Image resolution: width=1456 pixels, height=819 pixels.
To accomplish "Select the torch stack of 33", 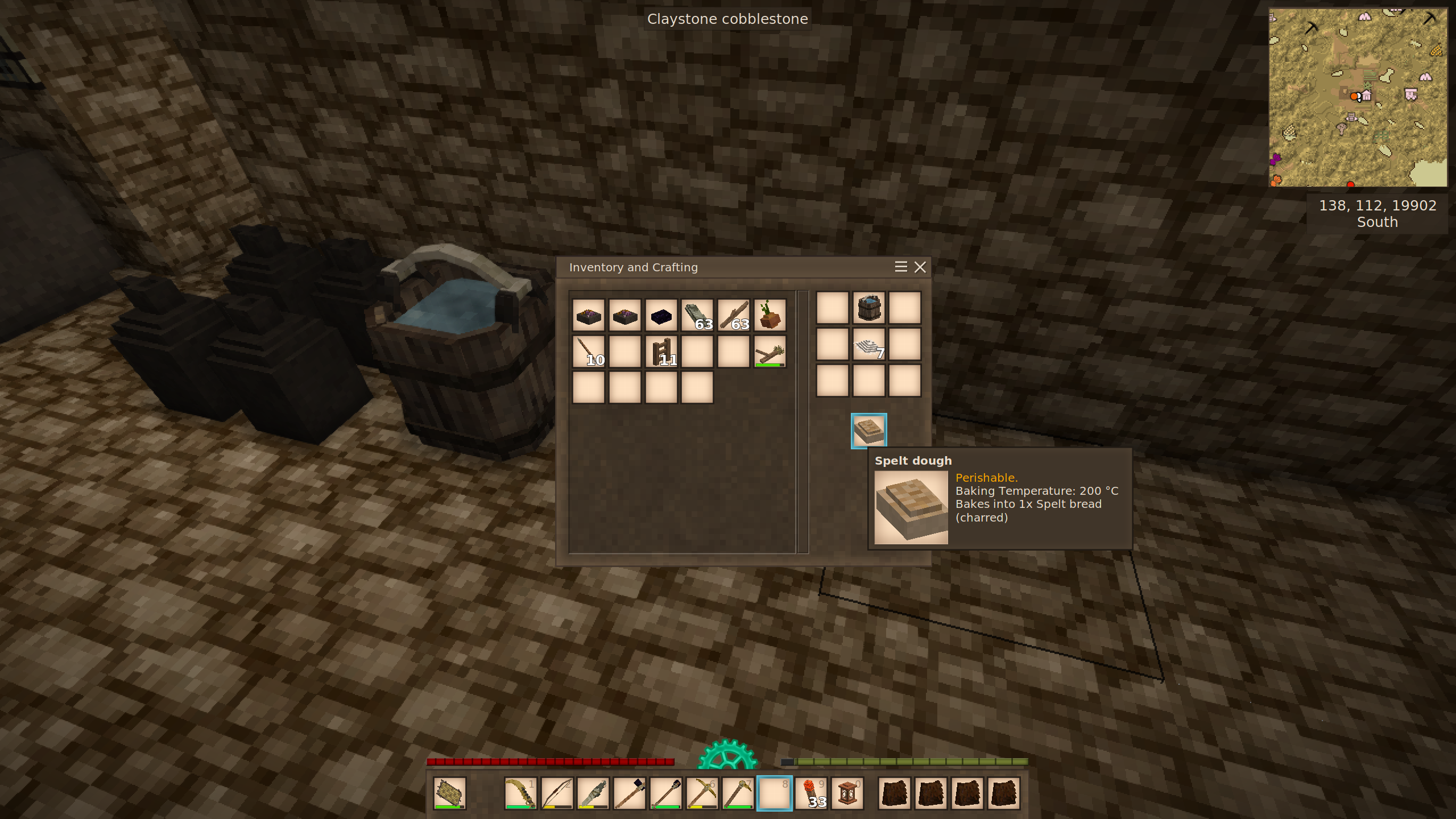I will coord(811,793).
